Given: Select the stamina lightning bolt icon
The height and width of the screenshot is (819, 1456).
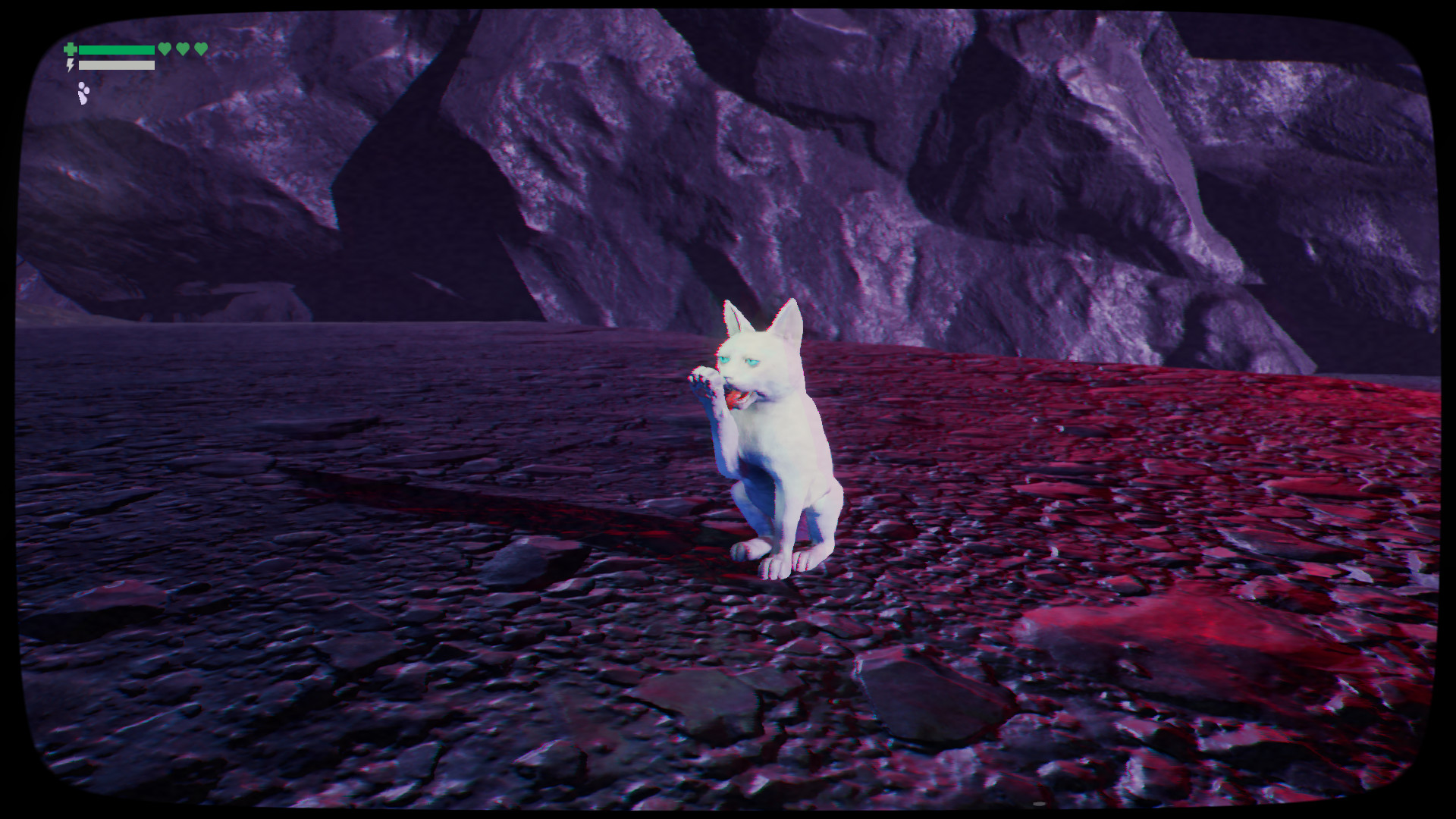Looking at the screenshot, I should click(70, 64).
